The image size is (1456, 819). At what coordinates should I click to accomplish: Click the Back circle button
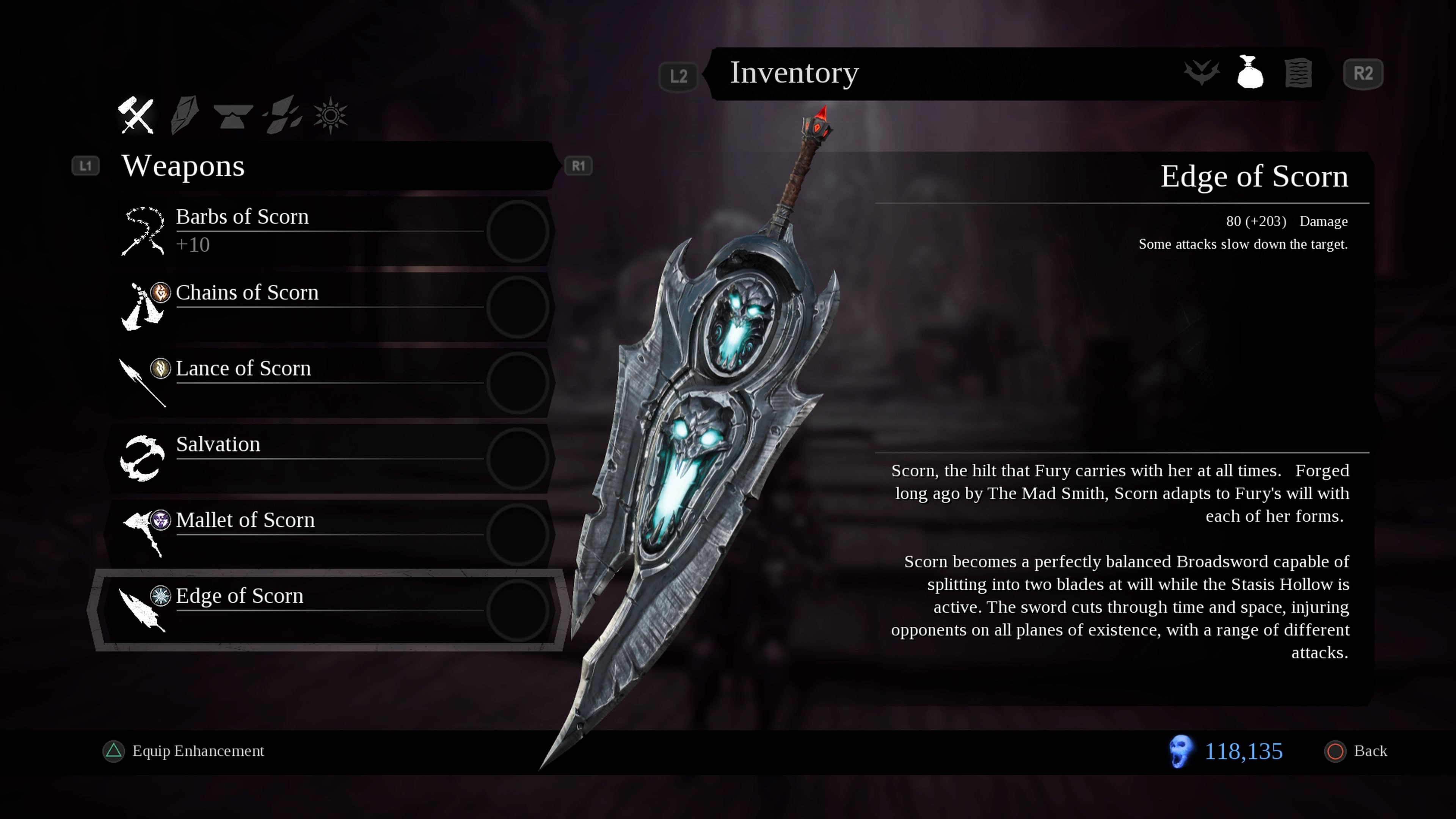(1336, 751)
